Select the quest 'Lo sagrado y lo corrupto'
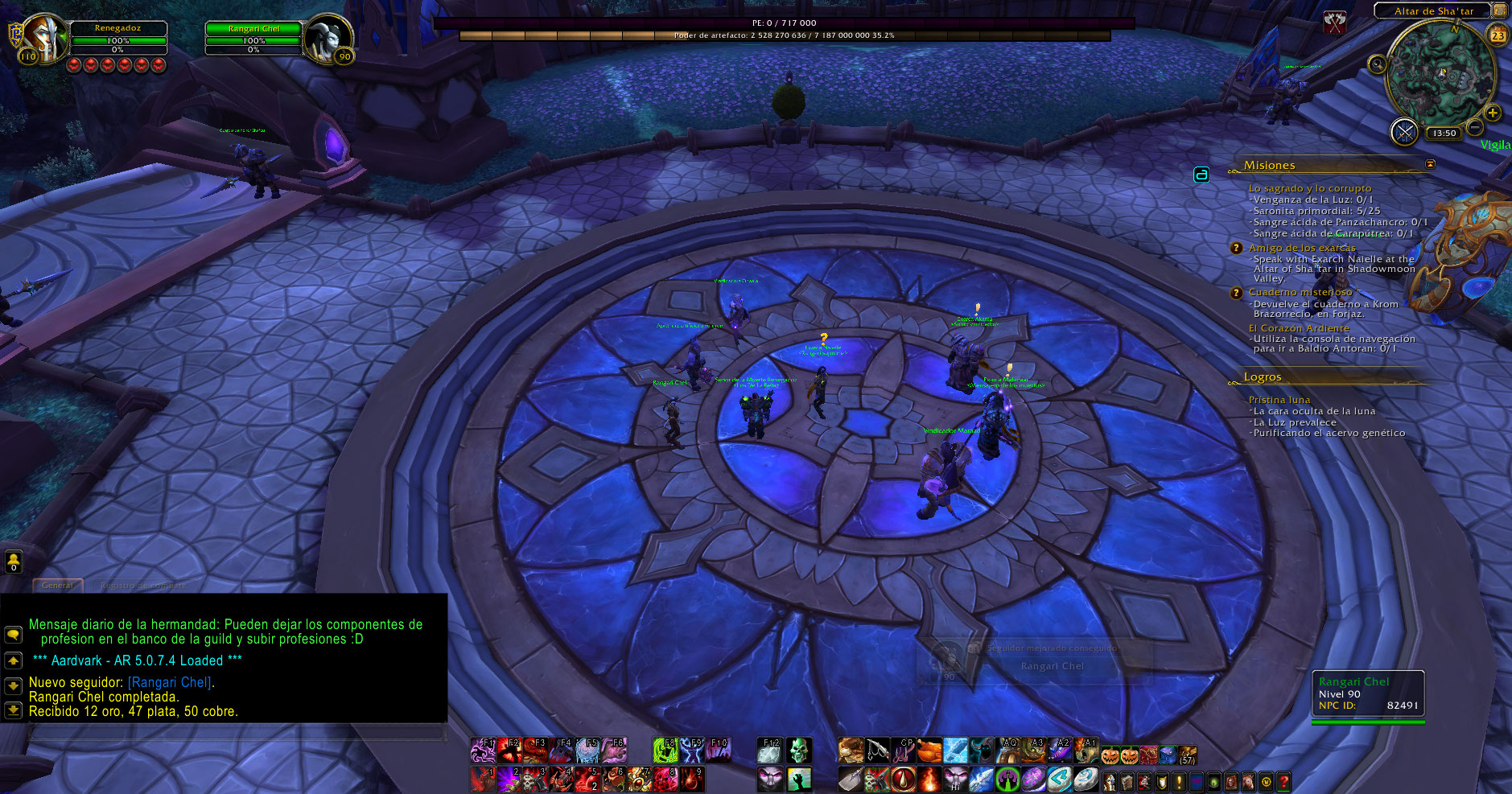 click(x=1309, y=188)
